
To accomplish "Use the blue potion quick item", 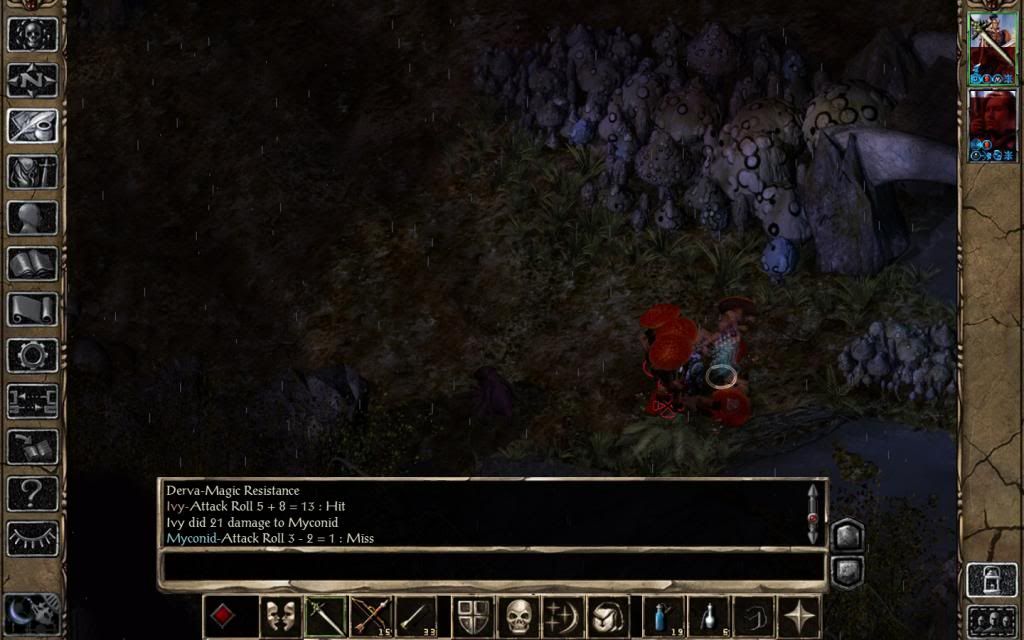I will tap(662, 617).
